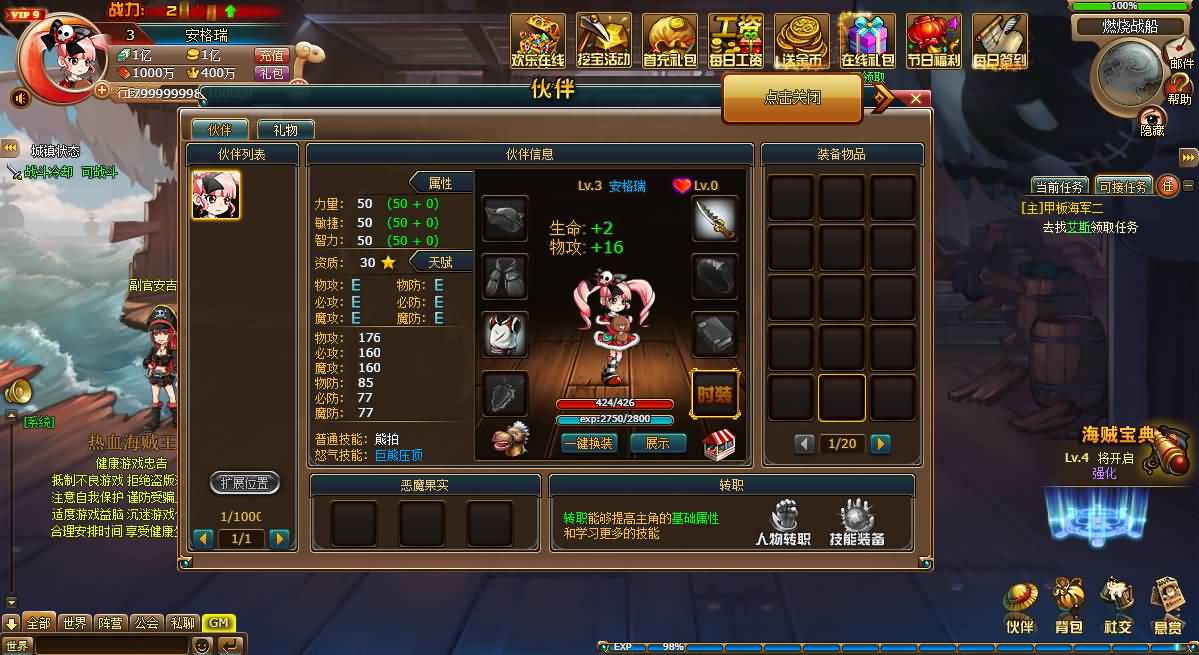This screenshot has height=655, width=1199.
Task: Open 技能装备 skill equipment
Action: tap(857, 524)
